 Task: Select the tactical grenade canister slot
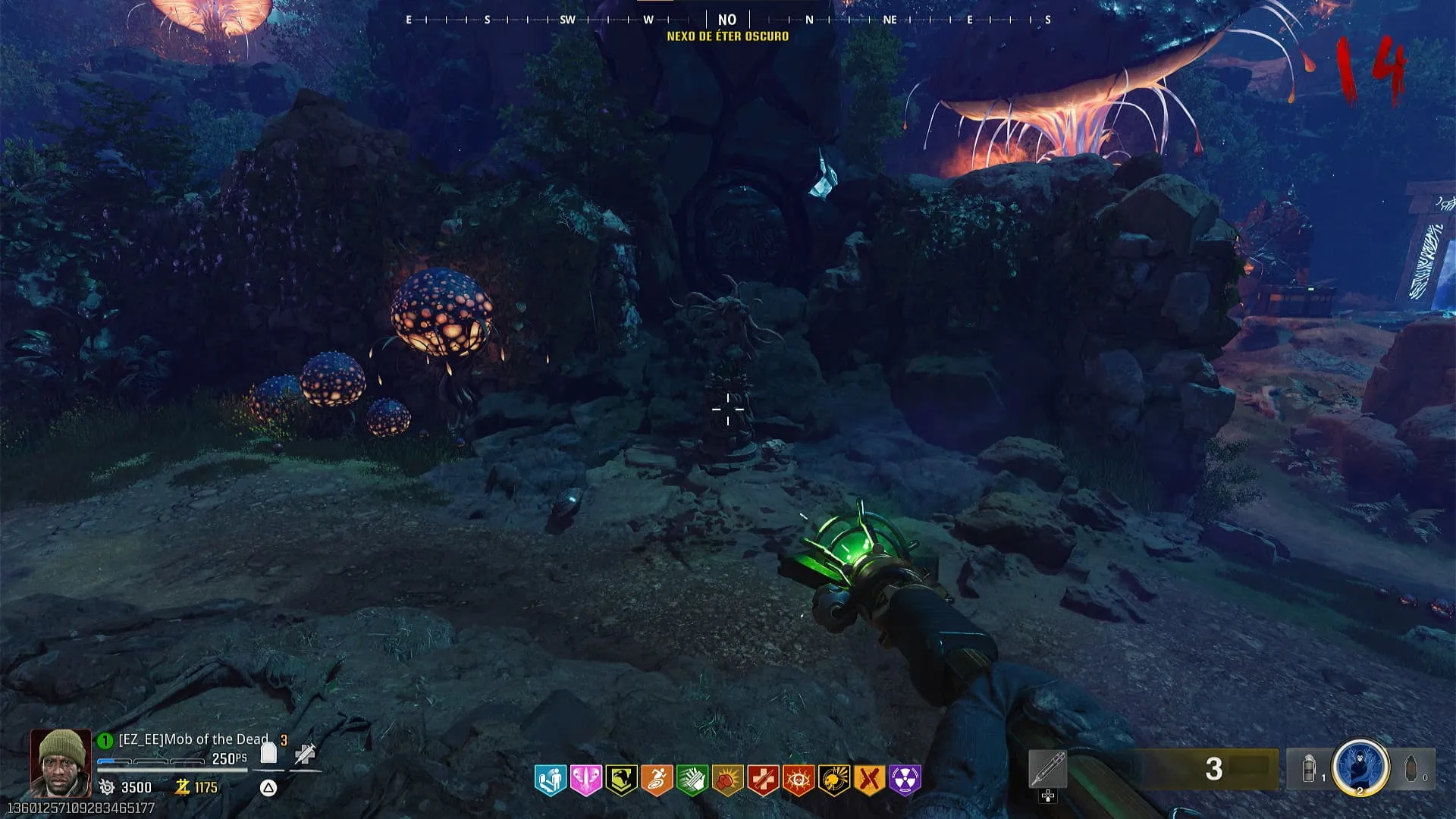point(1310,769)
